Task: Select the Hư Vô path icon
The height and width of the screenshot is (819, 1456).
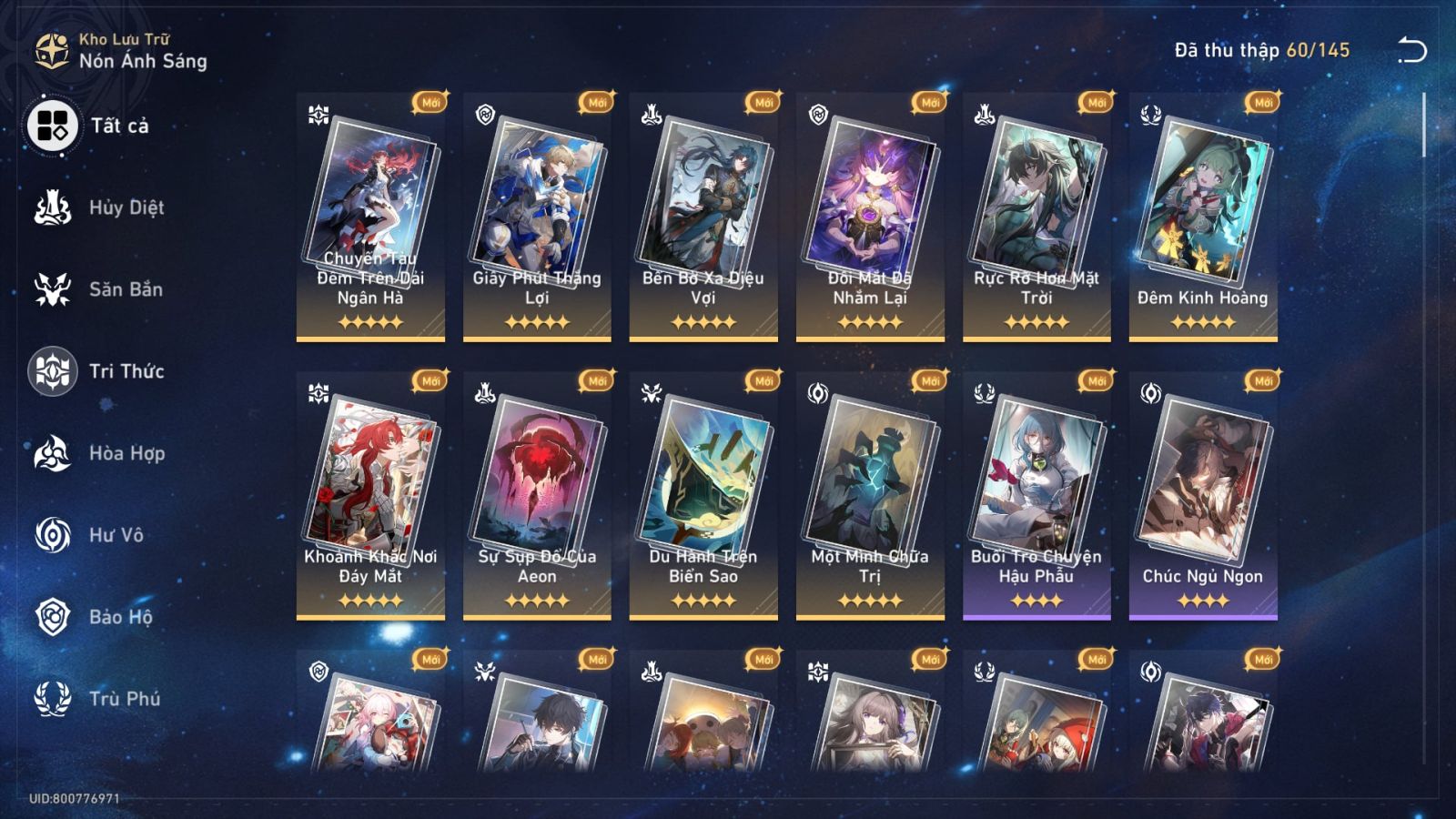Action: [x=53, y=535]
